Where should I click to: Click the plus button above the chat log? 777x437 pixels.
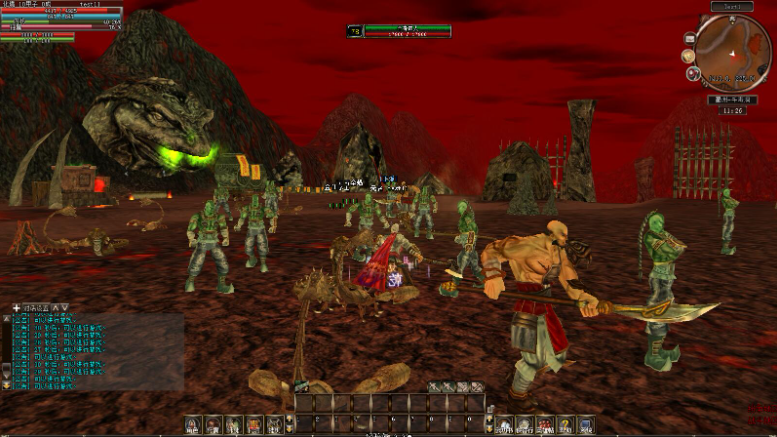16,307
